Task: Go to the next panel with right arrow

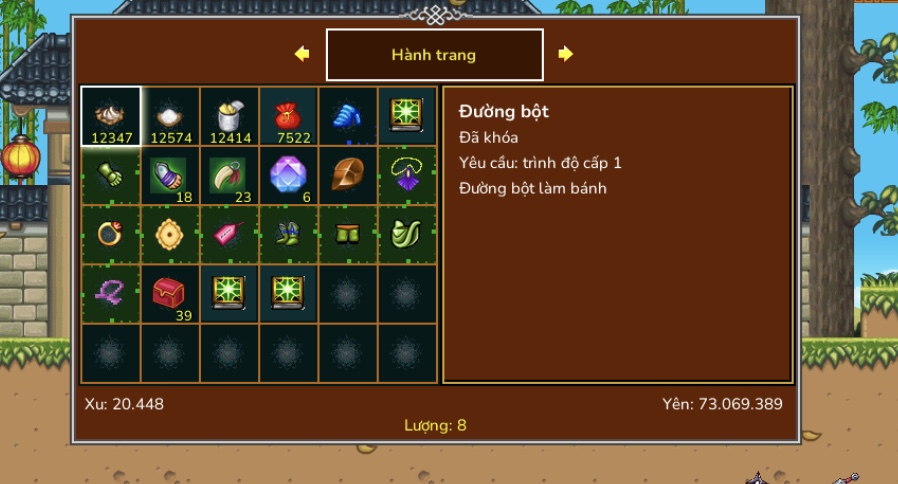Action: pos(566,54)
